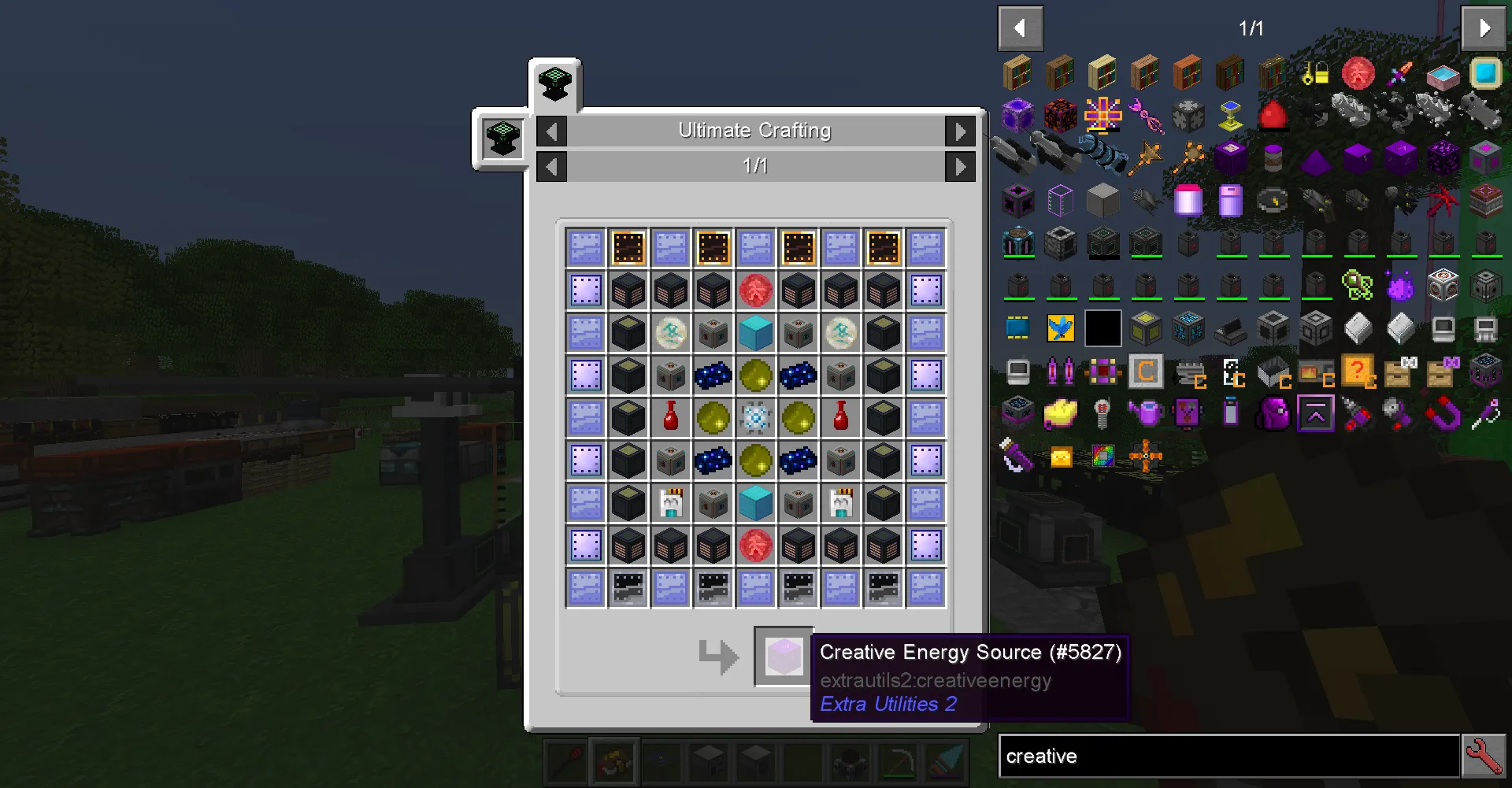Select the upper crafting tab above the recipe window
Viewport: 1512px width, 788px height.
pos(554,85)
